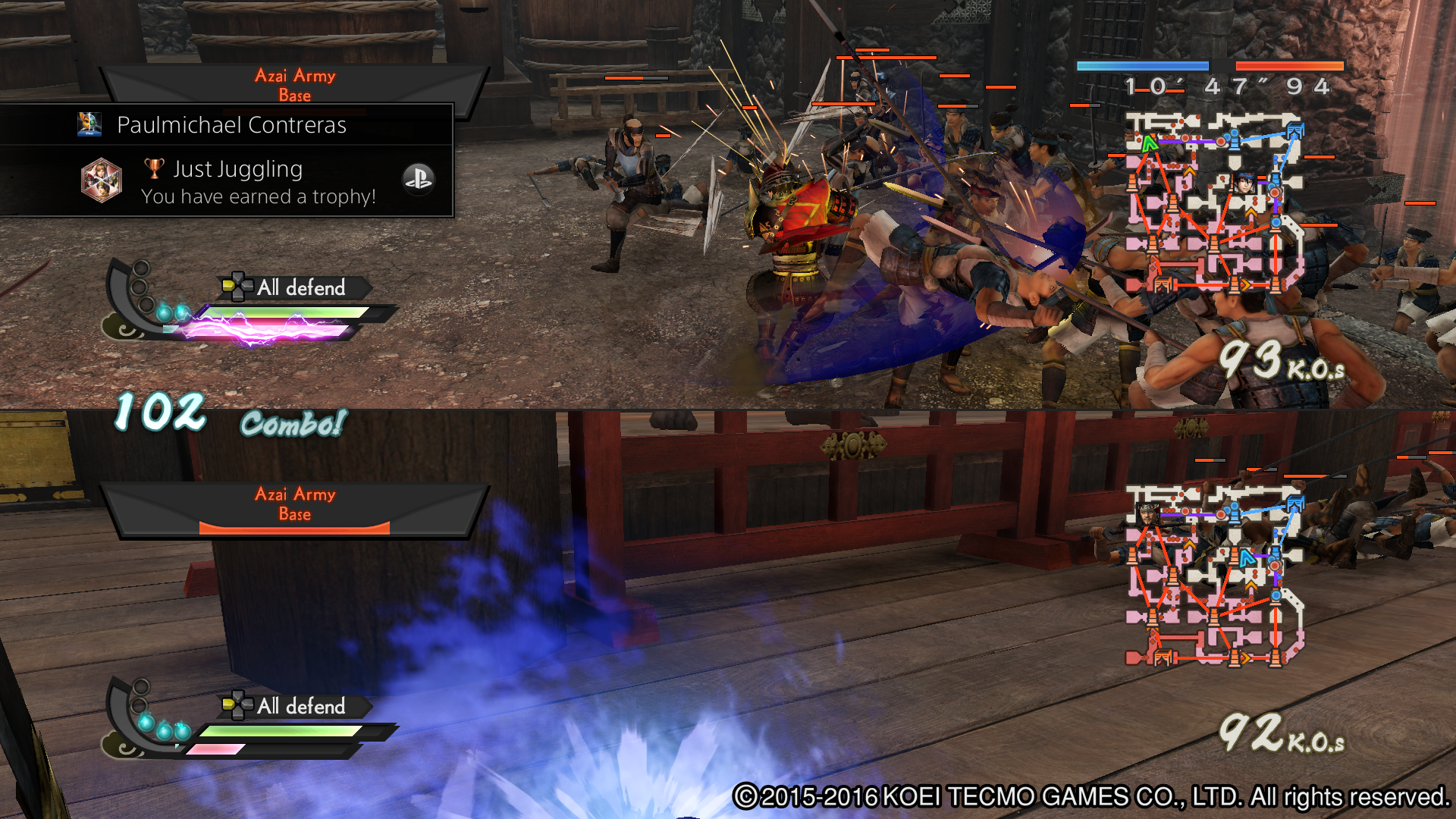This screenshot has height=819, width=1456.
Task: Click the Just Juggling trophy icon
Action: coord(102,180)
